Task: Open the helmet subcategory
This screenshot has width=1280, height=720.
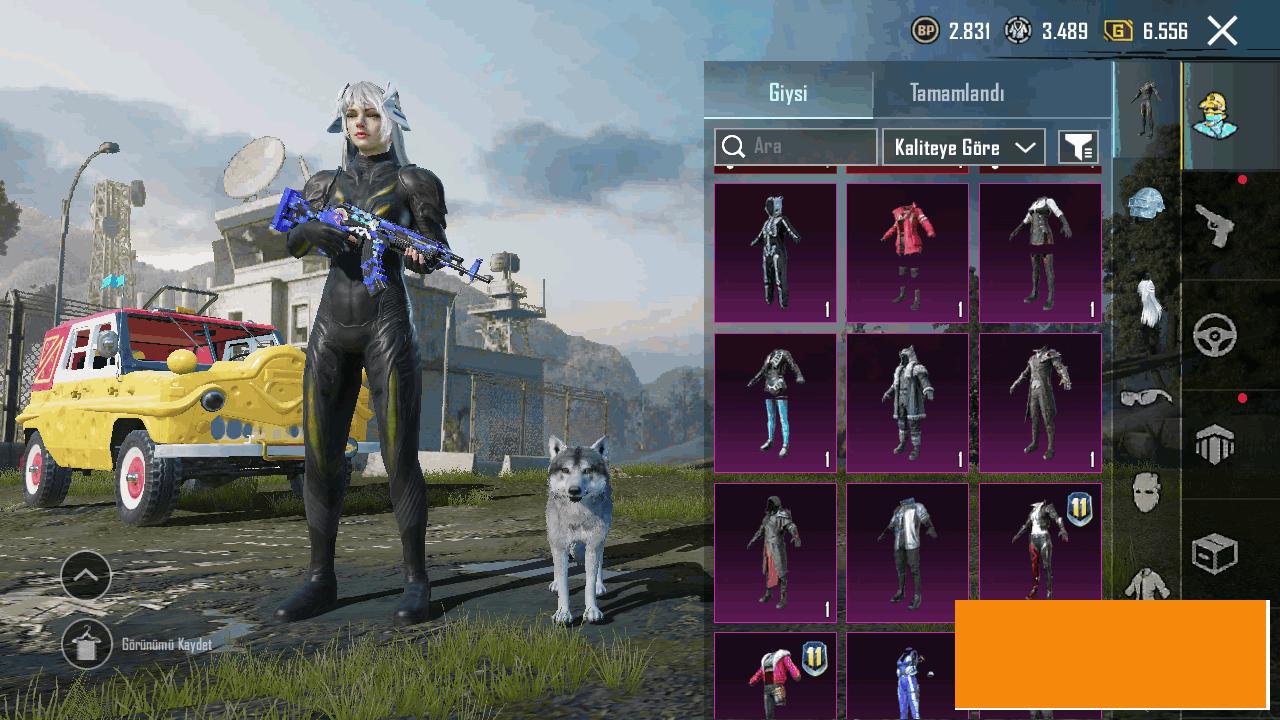Action: 1146,204
